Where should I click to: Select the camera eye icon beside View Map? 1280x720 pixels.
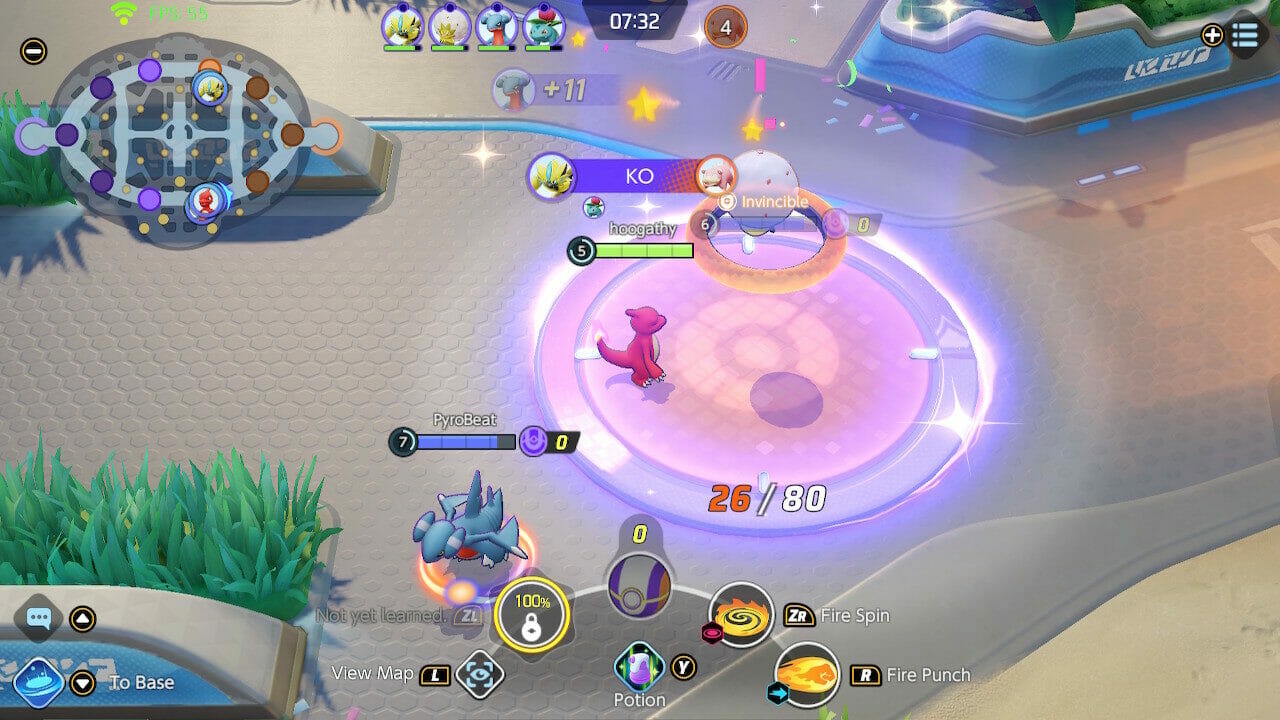[x=478, y=674]
